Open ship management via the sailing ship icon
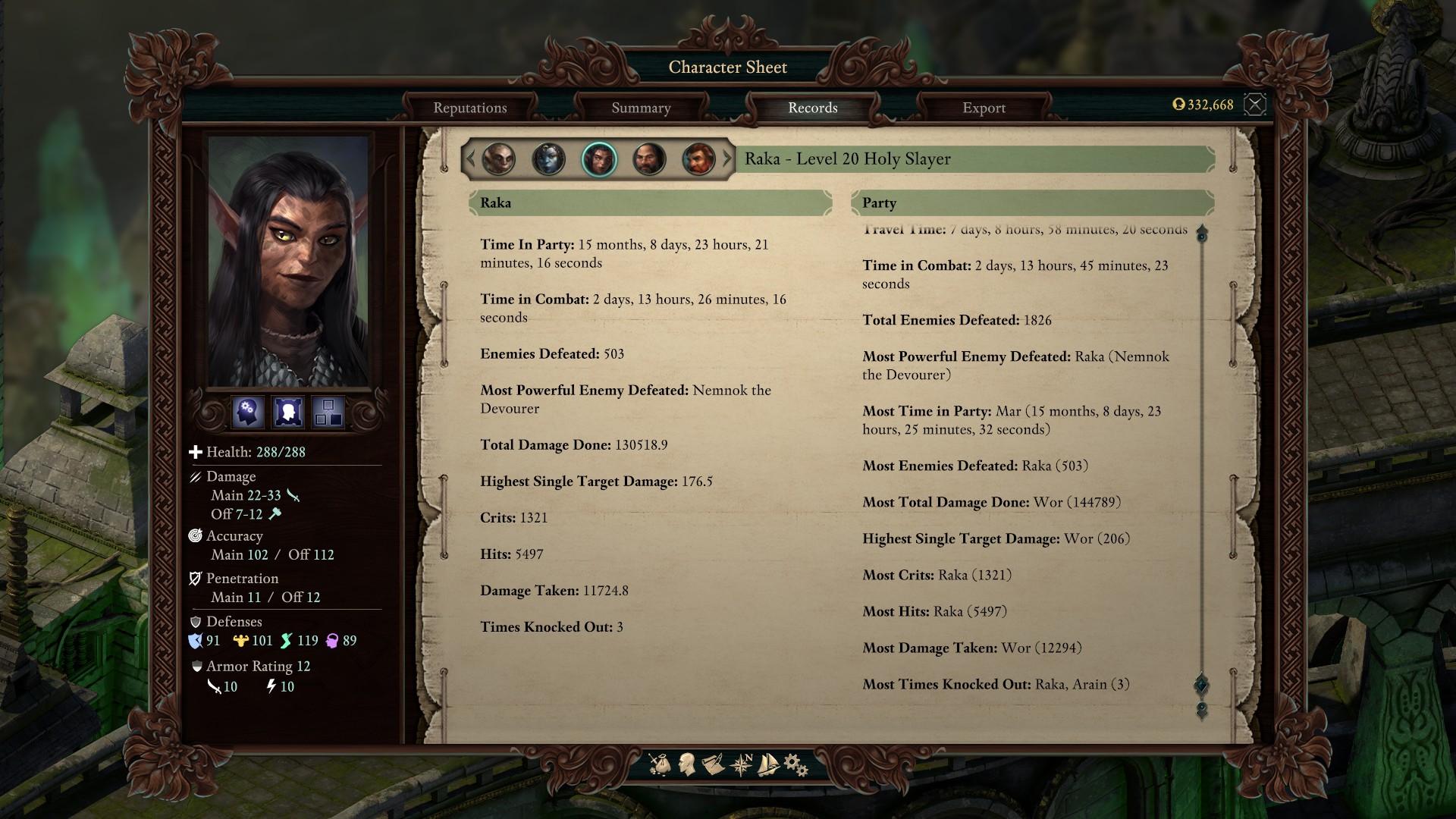The width and height of the screenshot is (1456, 819). coord(768,764)
